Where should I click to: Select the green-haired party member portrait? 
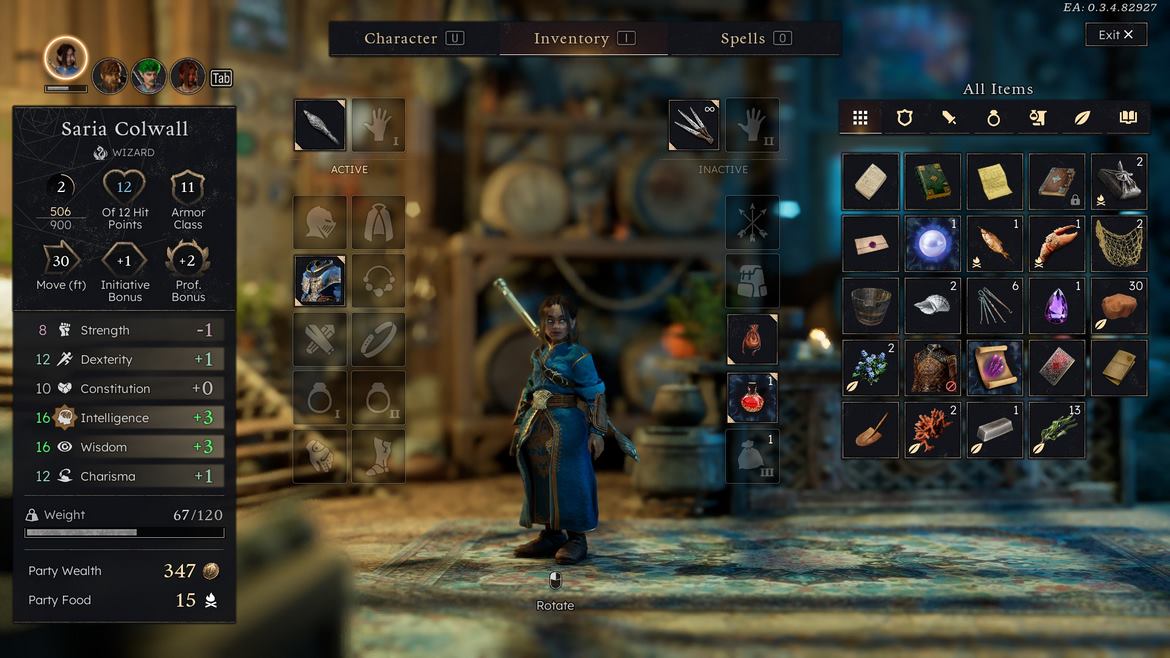click(149, 76)
